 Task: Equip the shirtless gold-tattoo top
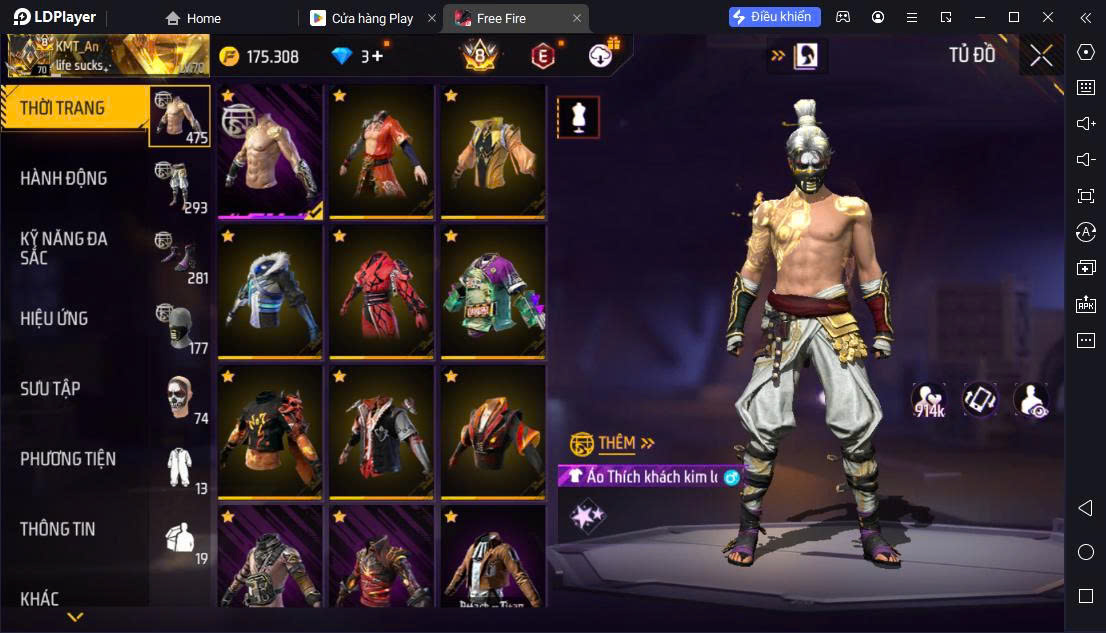(270, 151)
